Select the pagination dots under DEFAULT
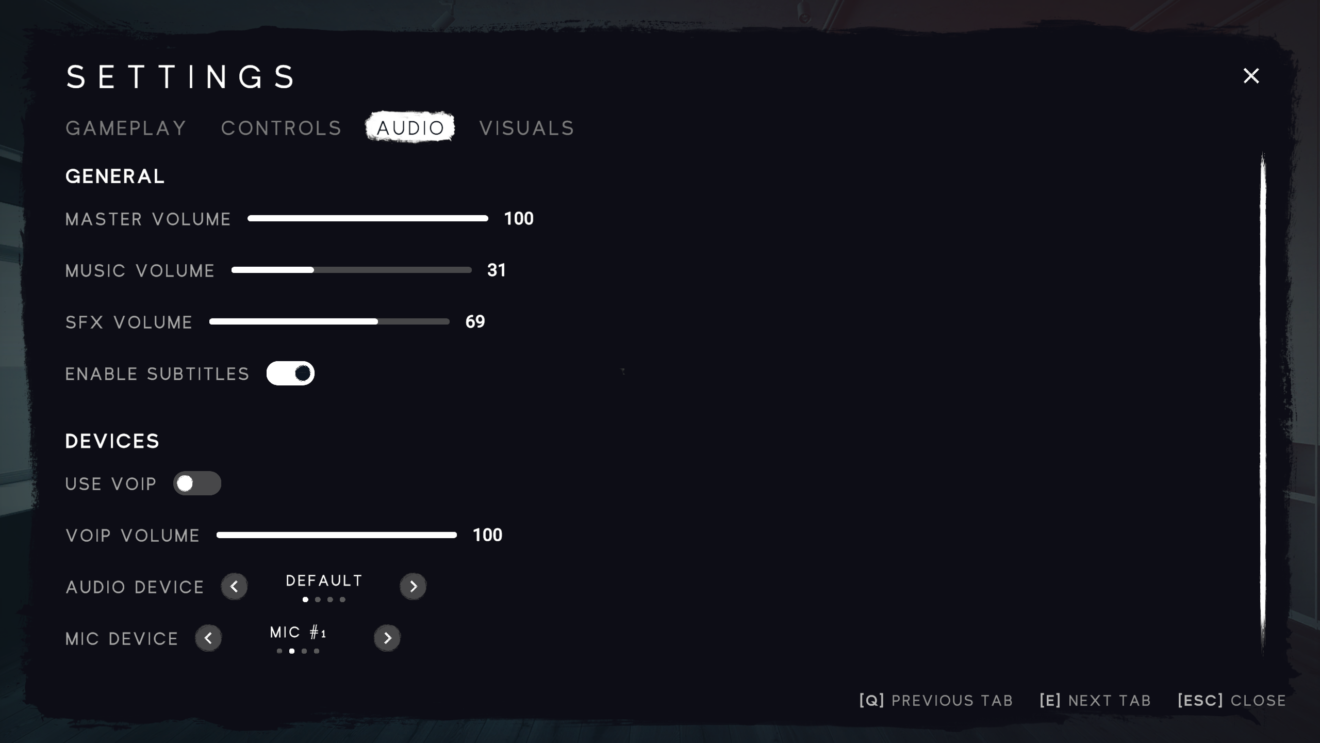Image resolution: width=1320 pixels, height=743 pixels. [323, 599]
